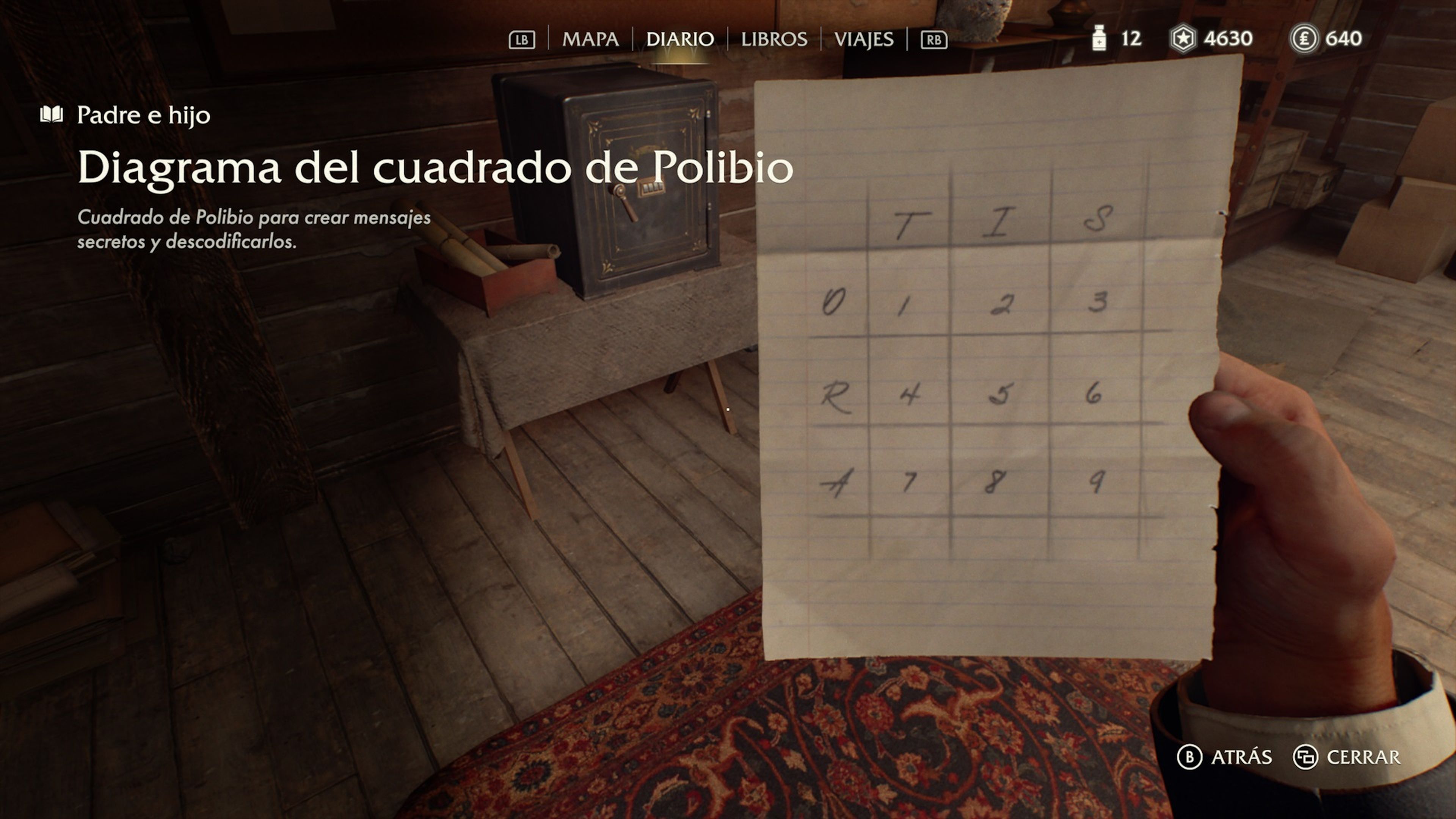Click the money counter showing 640

(x=1347, y=39)
